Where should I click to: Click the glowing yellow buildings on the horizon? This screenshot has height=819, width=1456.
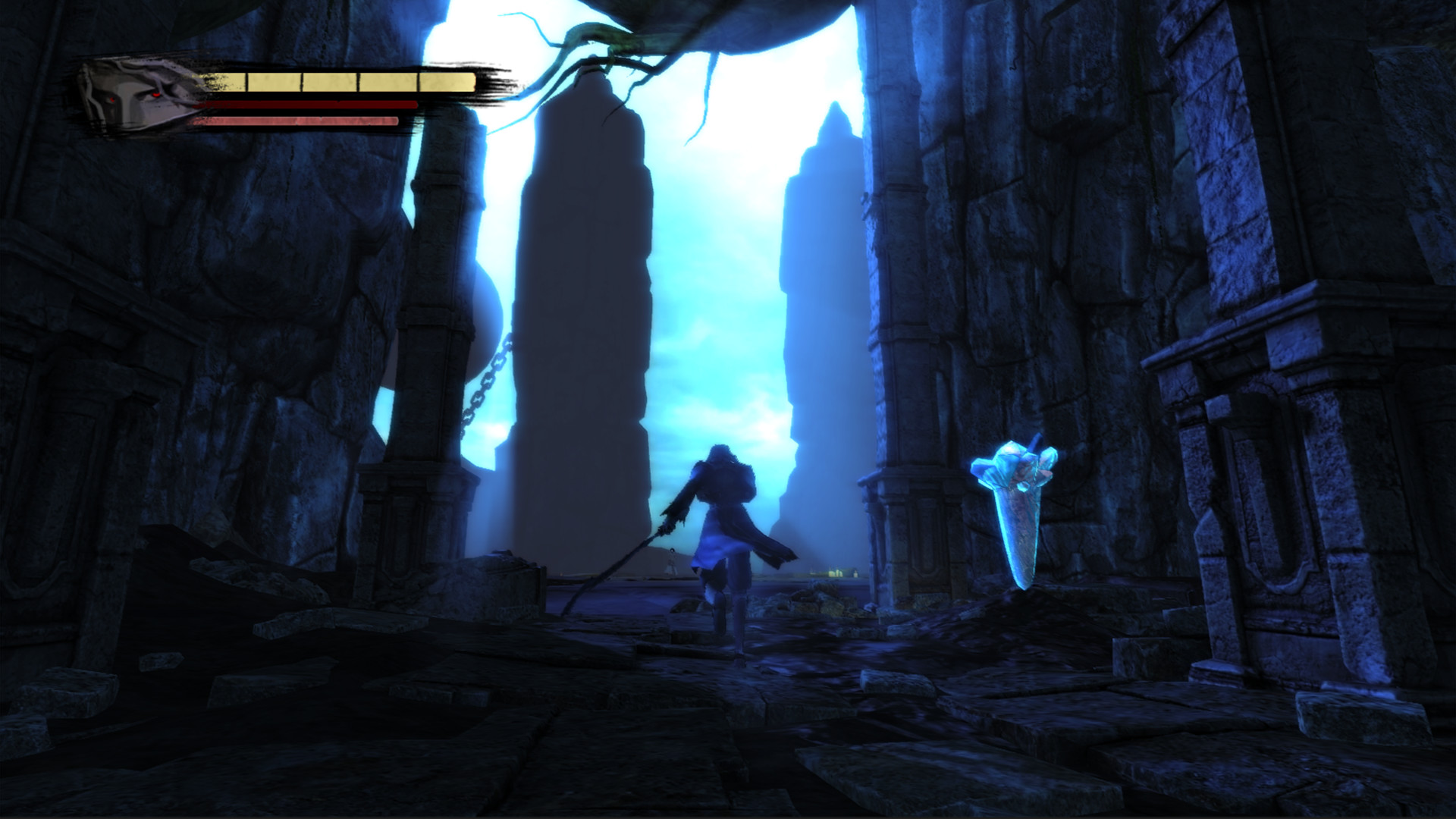pyautogui.click(x=834, y=572)
